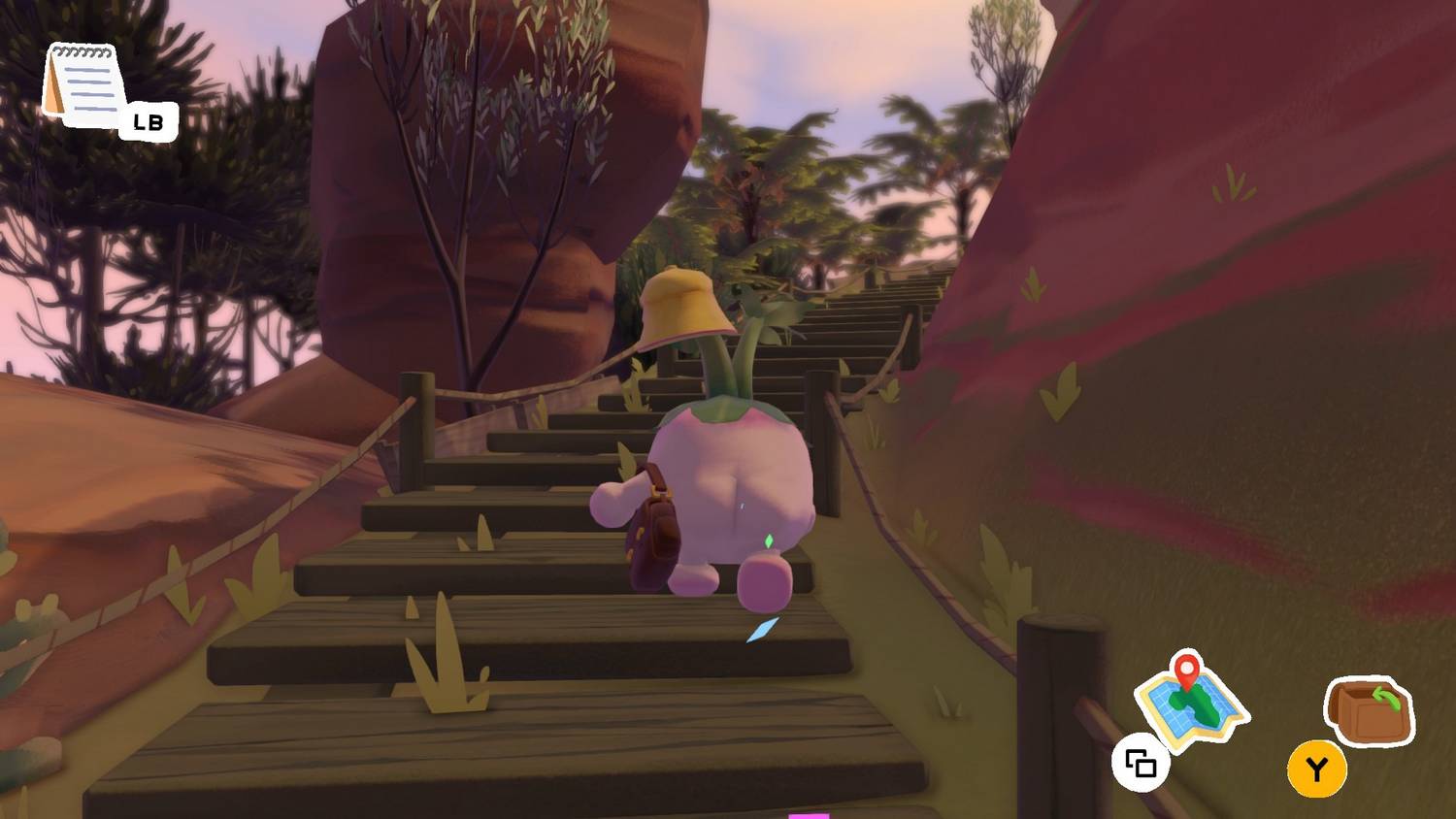Open the notepad journal icon
1456x819 pixels.
(83, 85)
